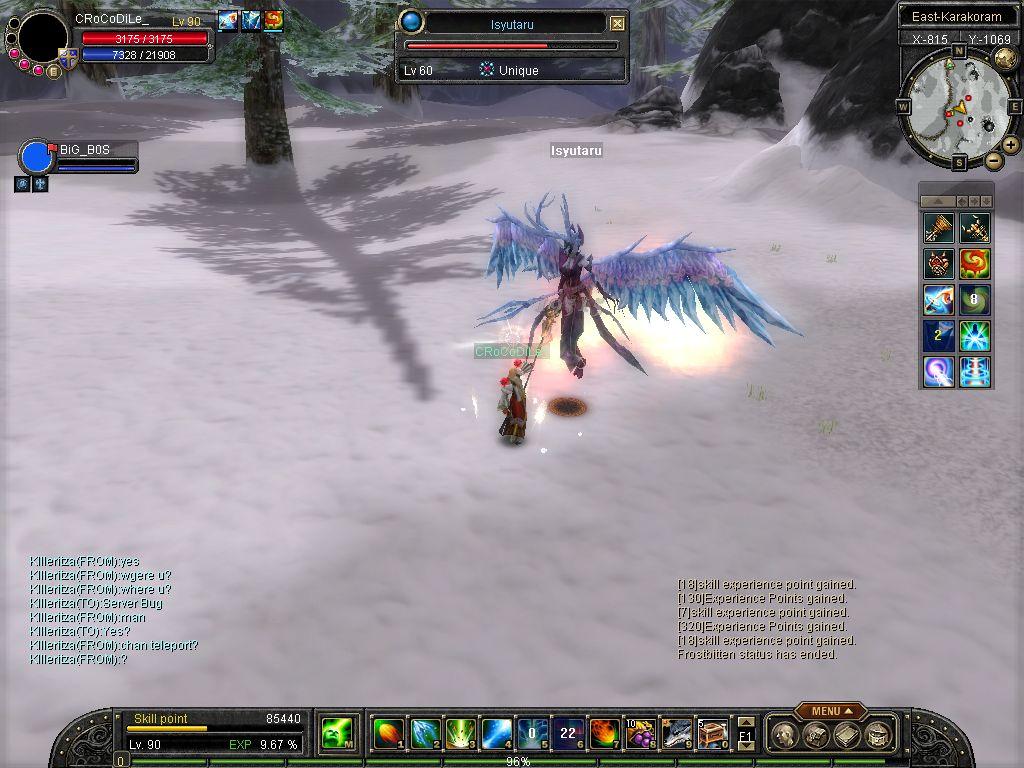
Task: Activate the red-orange swirl skill in side panel
Action: tap(975, 264)
